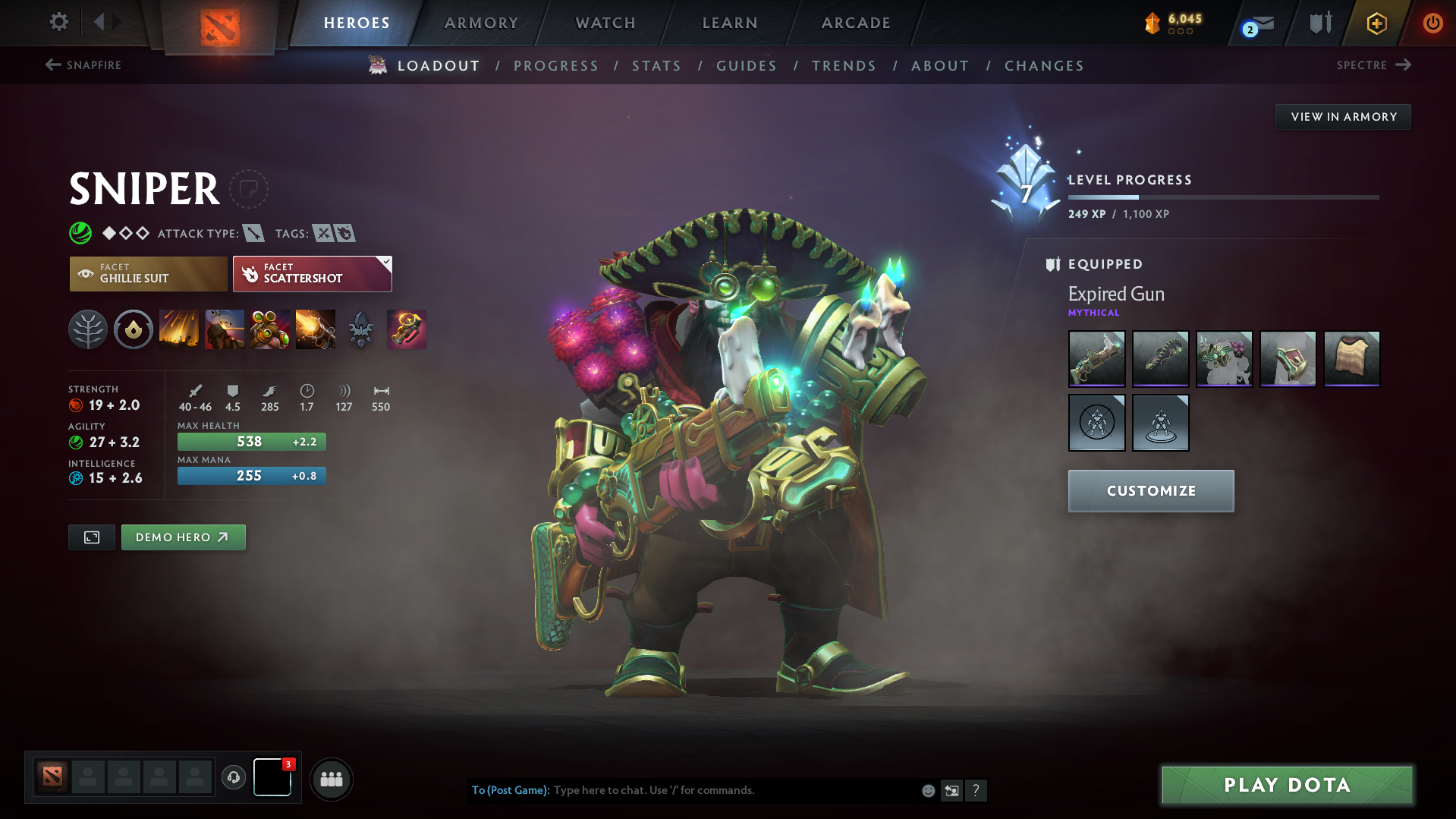
Task: Select the equipped Expired Gun weapon slot
Action: point(1096,358)
